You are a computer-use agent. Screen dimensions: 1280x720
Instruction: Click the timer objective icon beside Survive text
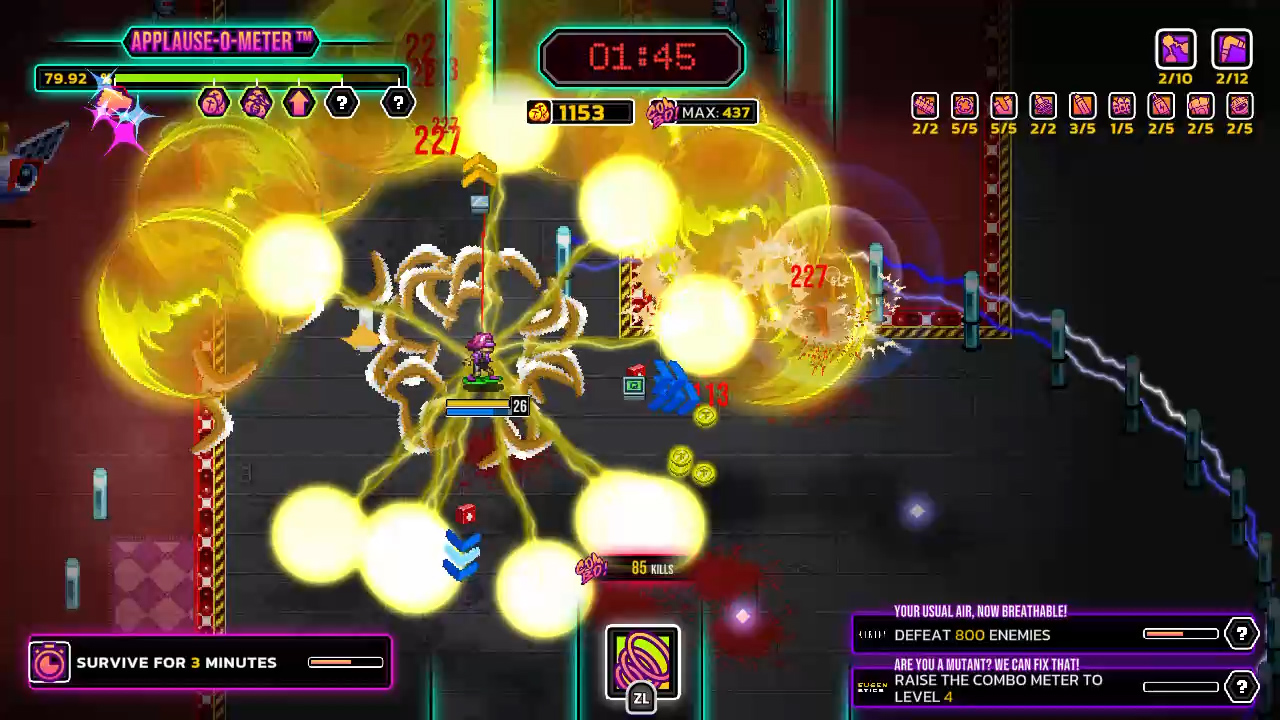(49, 662)
